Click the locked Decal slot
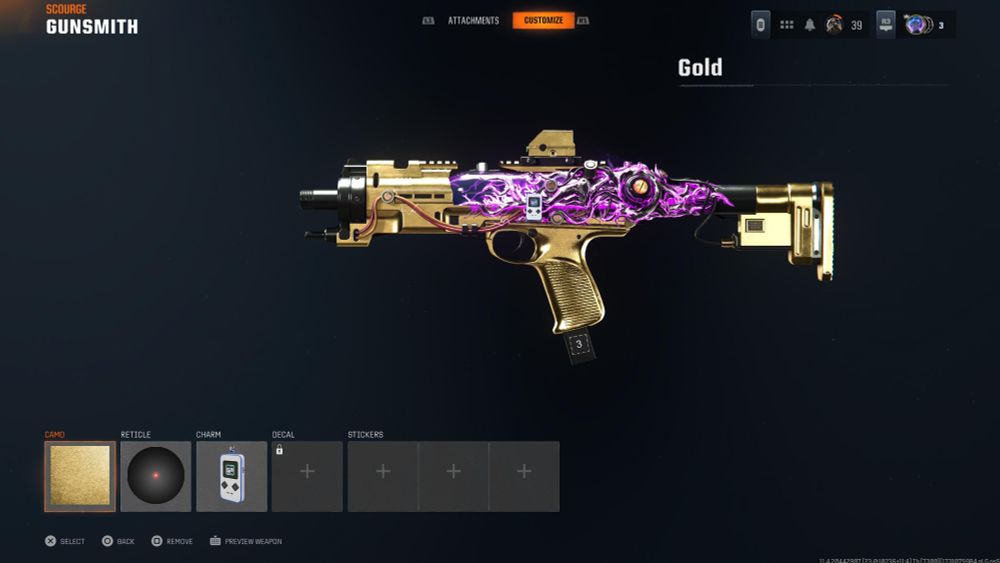This screenshot has height=563, width=1000. click(x=307, y=476)
